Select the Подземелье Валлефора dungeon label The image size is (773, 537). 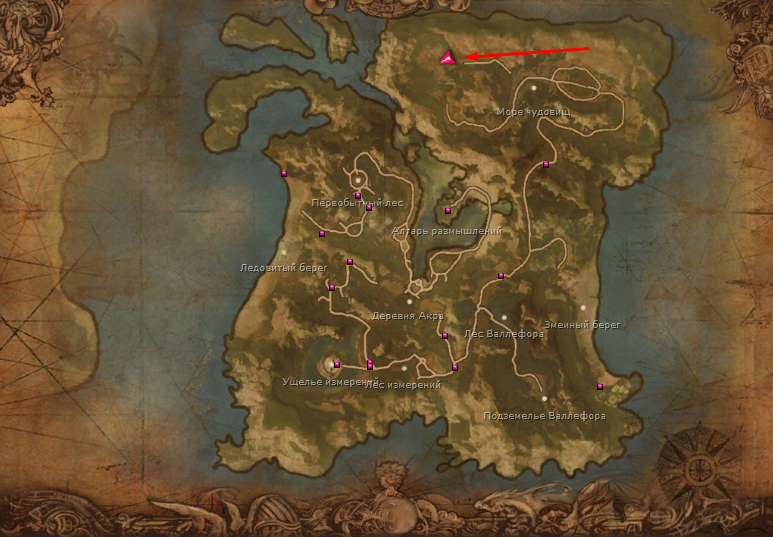544,416
